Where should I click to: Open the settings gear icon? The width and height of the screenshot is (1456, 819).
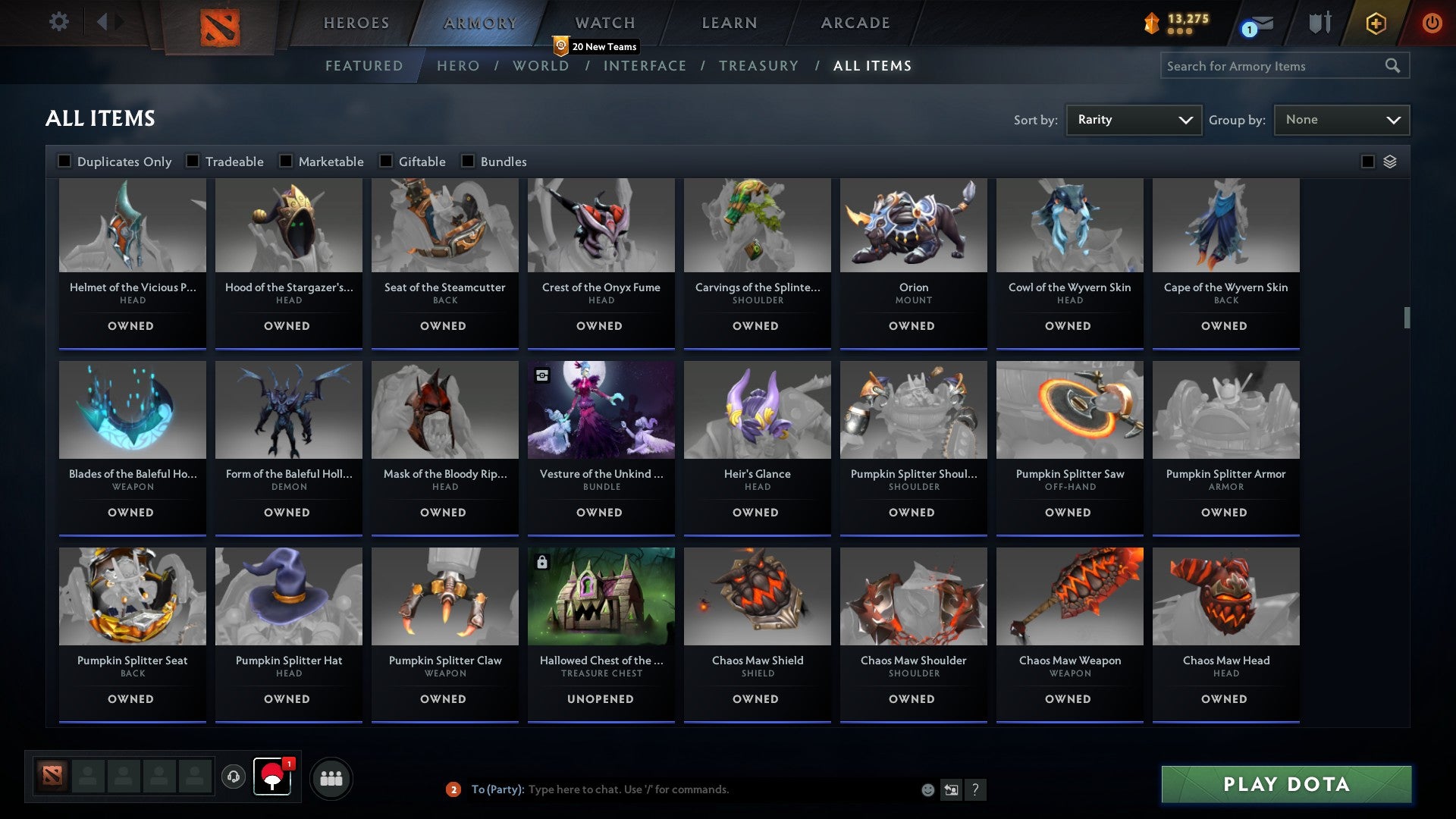click(x=59, y=22)
